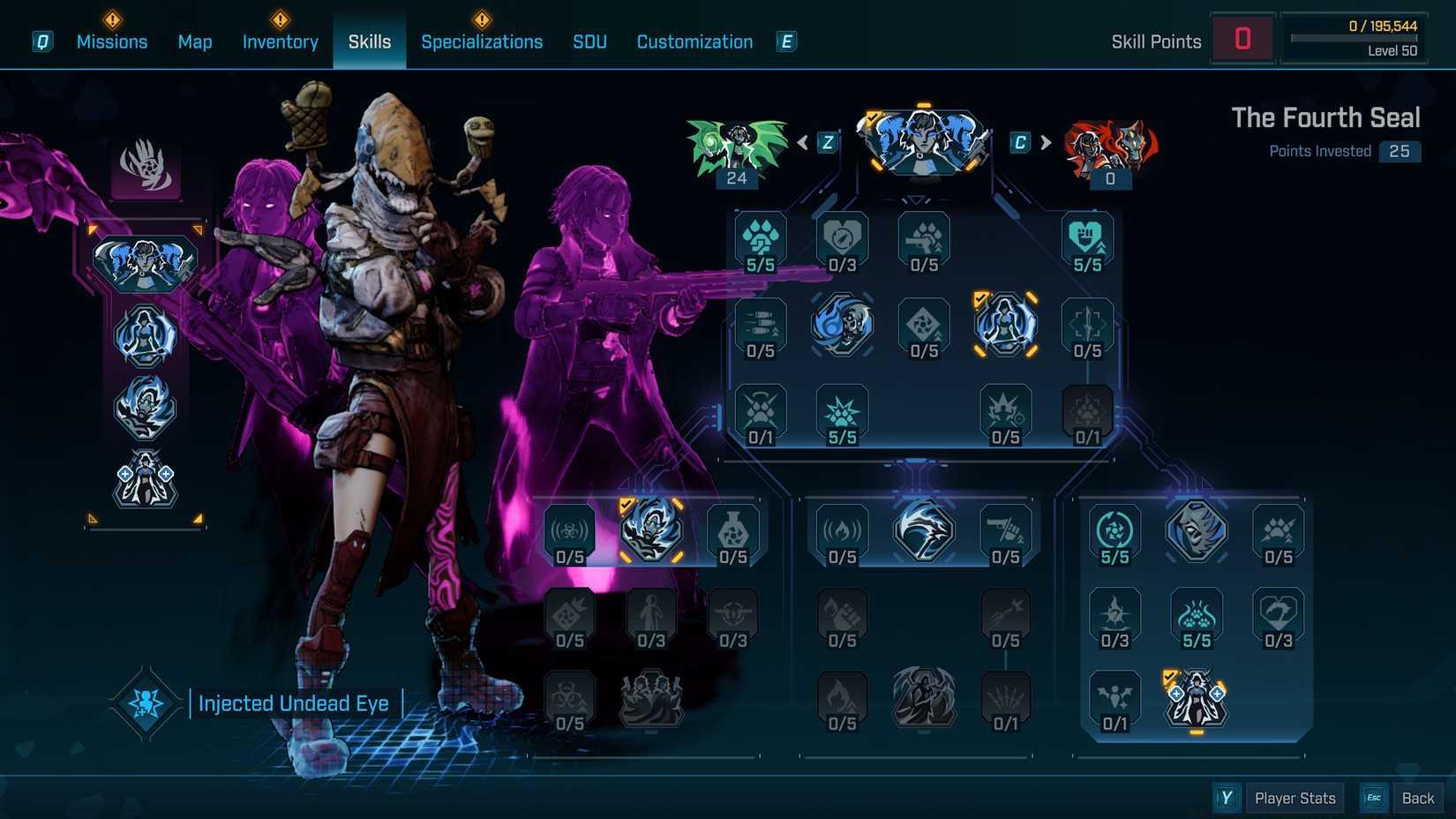This screenshot has height=819, width=1456.
Task: Select the checked capstone skill in bottom-right tree
Action: click(1196, 697)
